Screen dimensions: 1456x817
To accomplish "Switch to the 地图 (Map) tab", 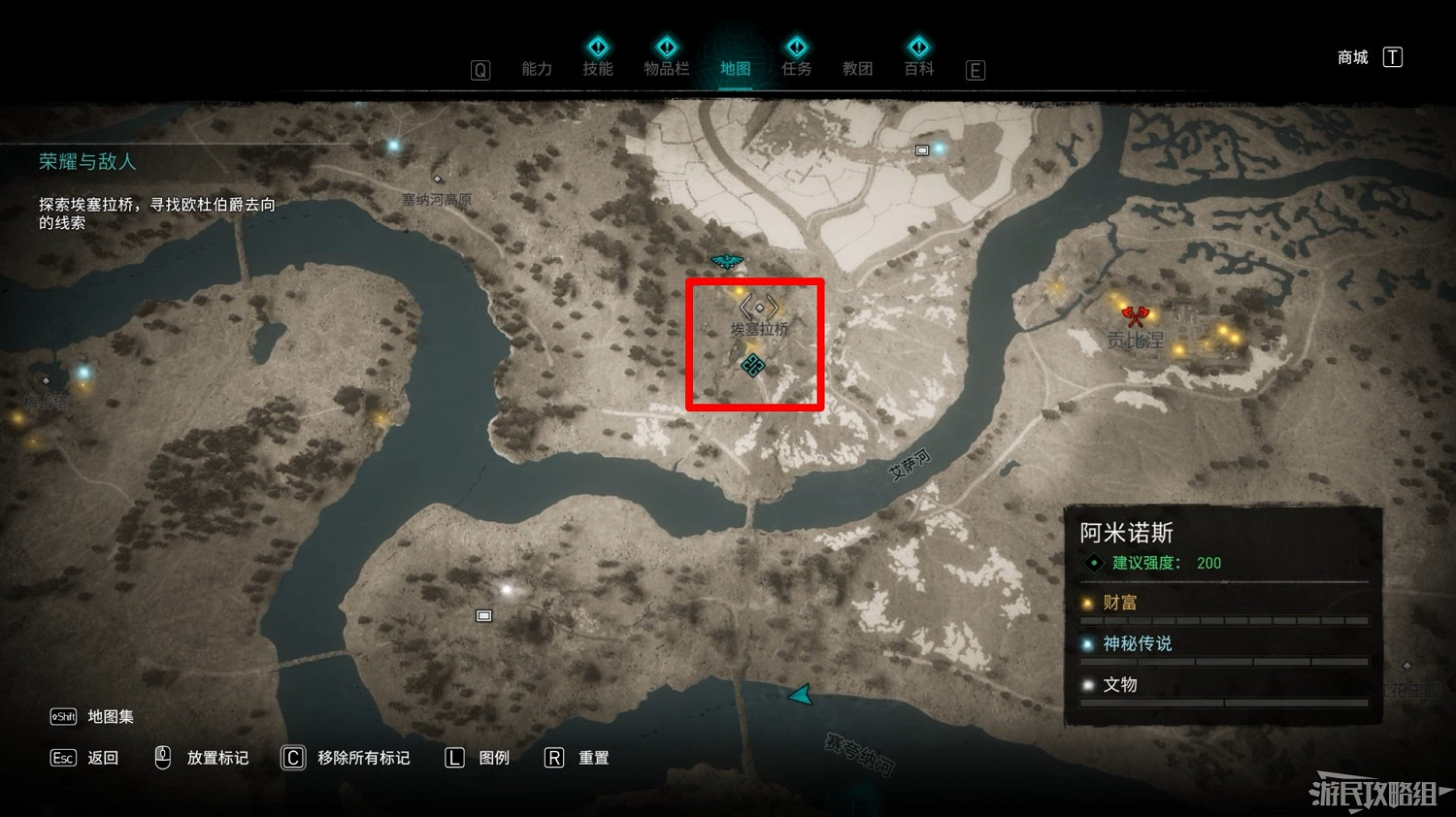I will [x=734, y=69].
